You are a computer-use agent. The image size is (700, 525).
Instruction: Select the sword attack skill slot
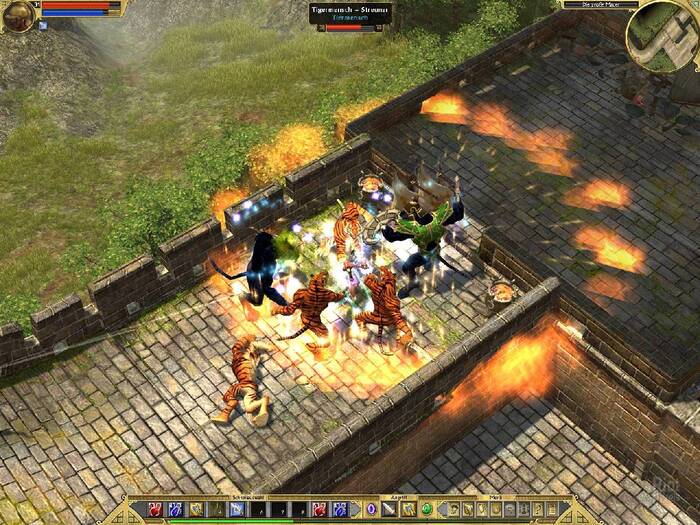389,509
